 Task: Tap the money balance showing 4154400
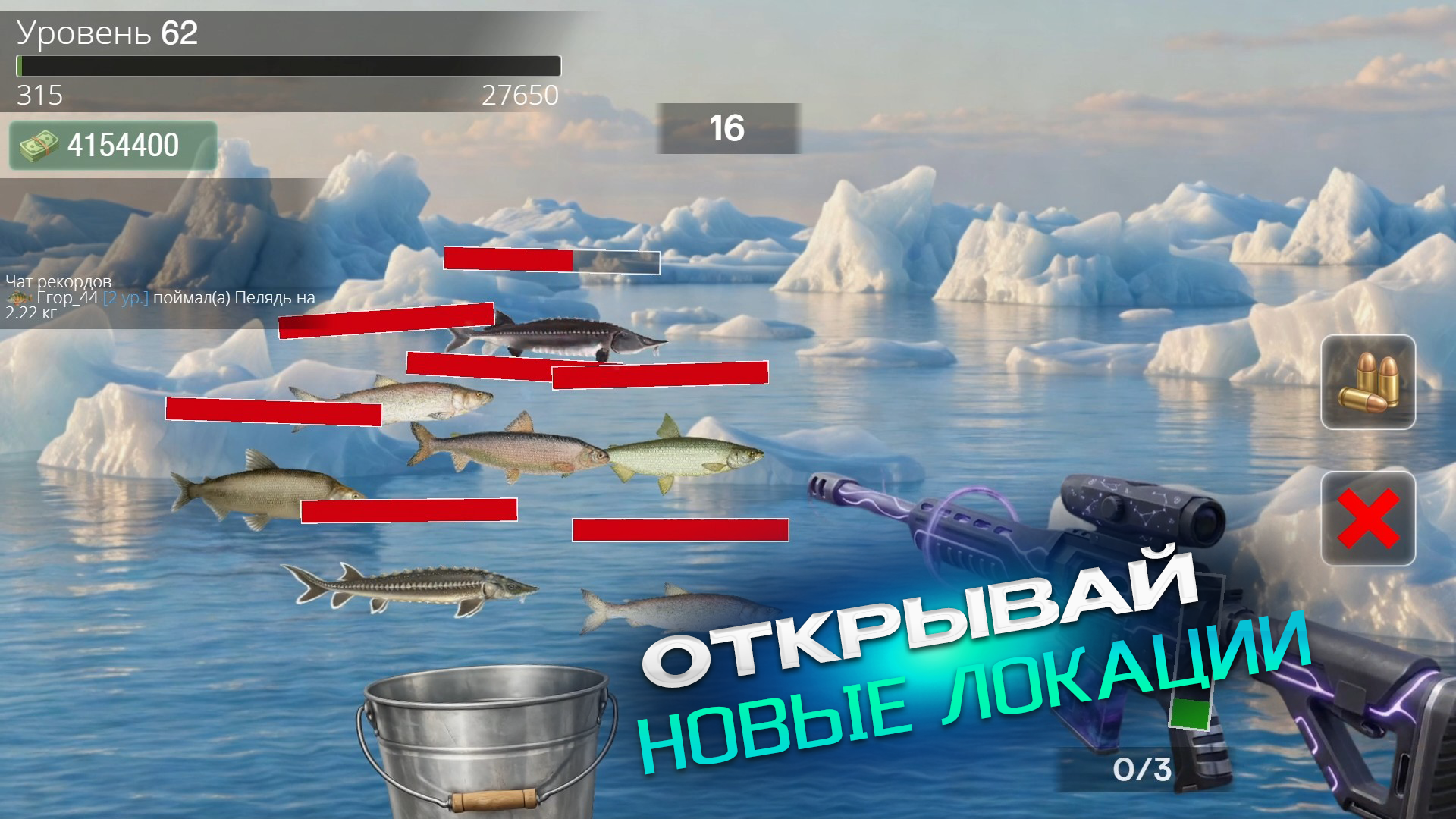coord(121,143)
